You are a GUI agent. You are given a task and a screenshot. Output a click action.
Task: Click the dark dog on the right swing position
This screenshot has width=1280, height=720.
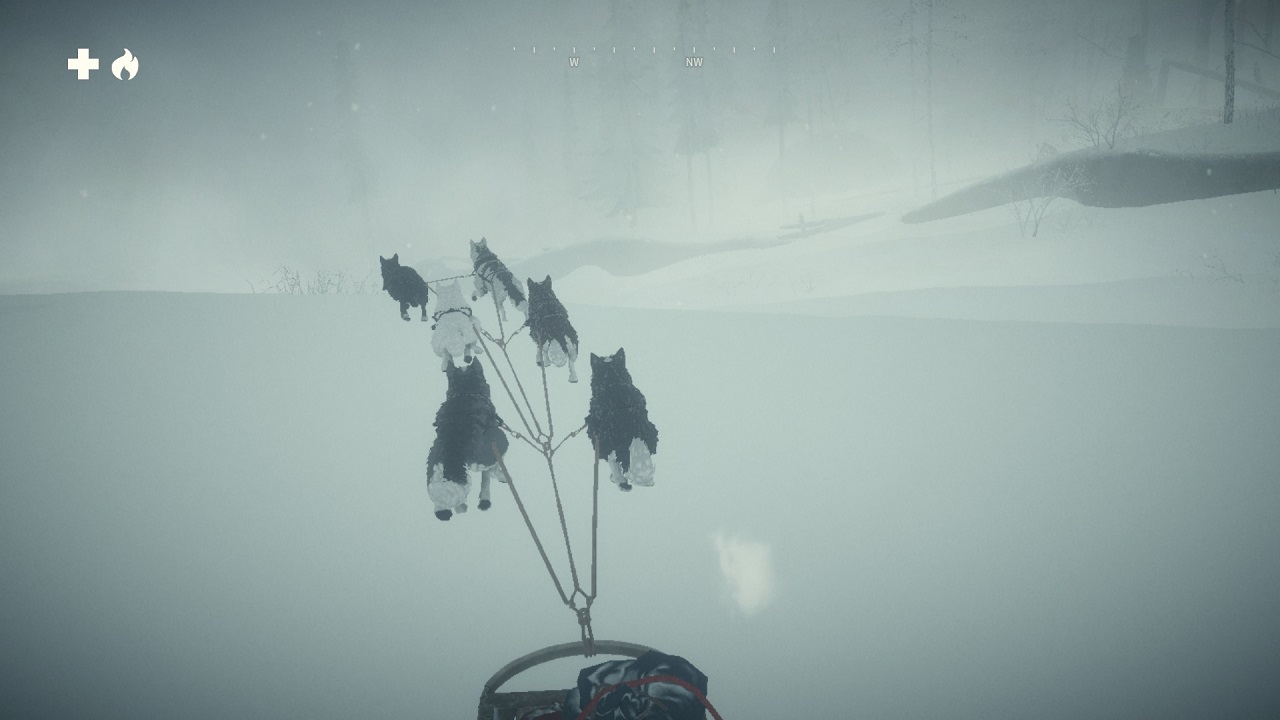click(553, 320)
